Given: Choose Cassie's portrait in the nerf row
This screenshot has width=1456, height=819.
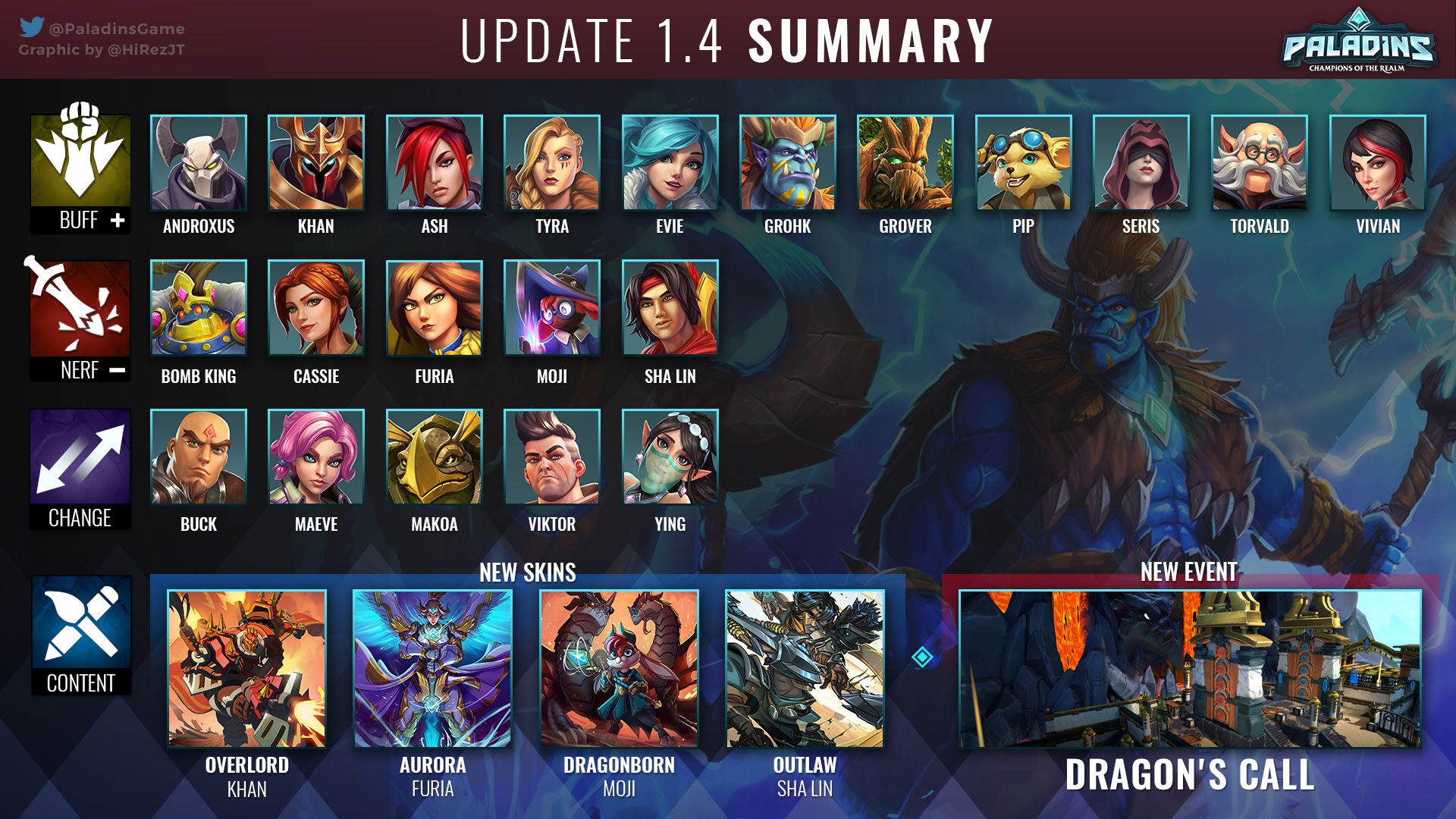Looking at the screenshot, I should click(316, 308).
